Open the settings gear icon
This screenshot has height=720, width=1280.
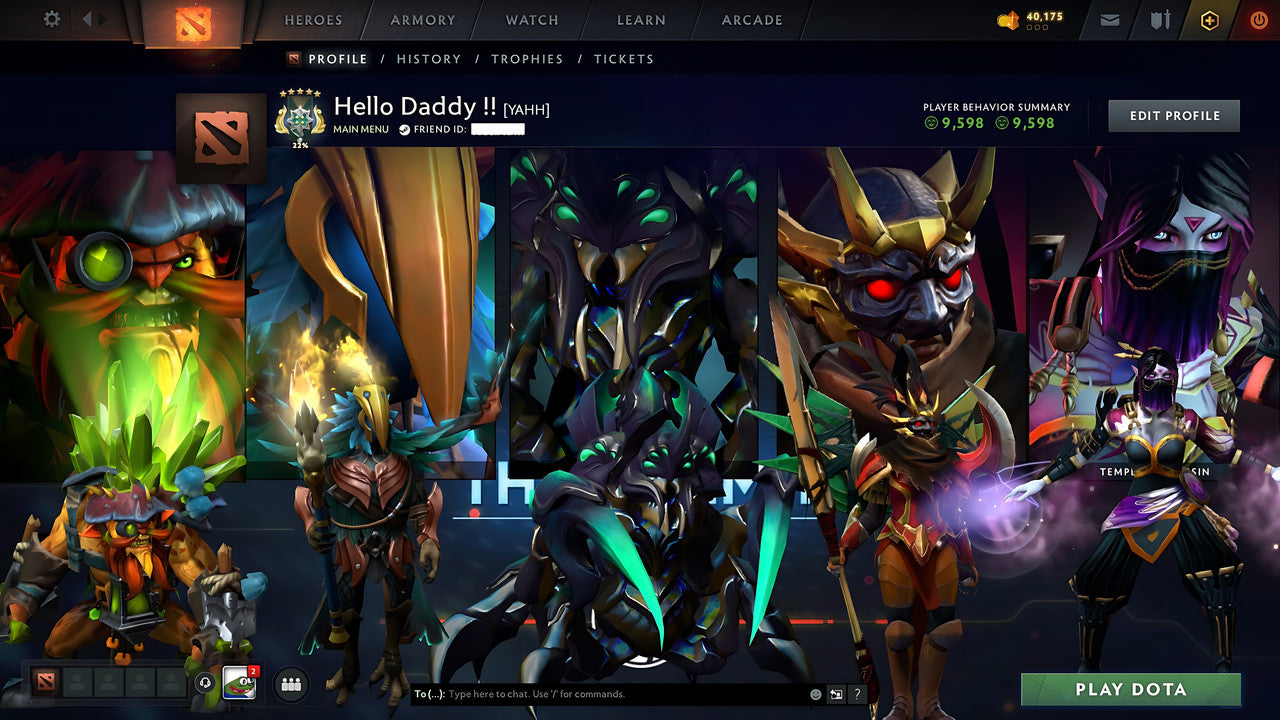51,19
